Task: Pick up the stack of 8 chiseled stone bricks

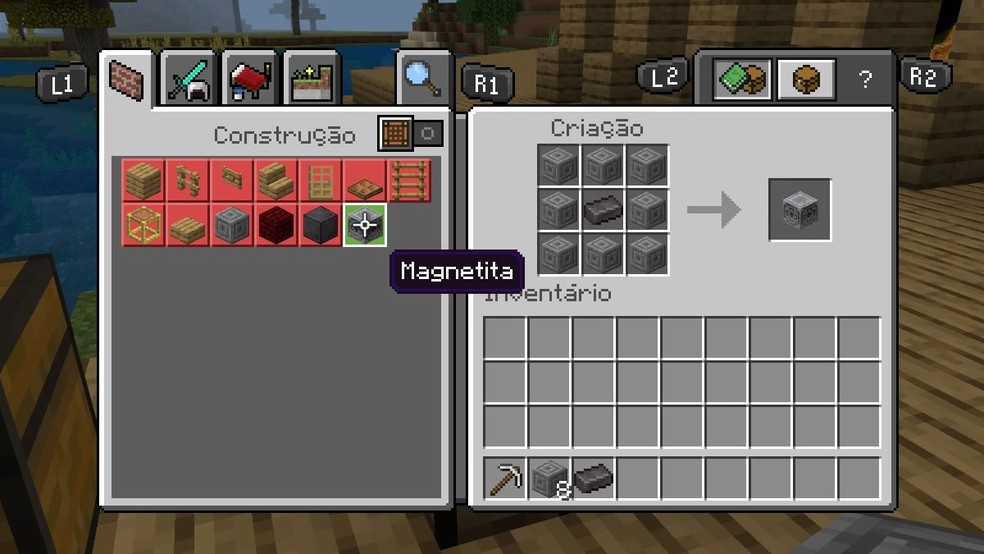Action: (x=549, y=478)
